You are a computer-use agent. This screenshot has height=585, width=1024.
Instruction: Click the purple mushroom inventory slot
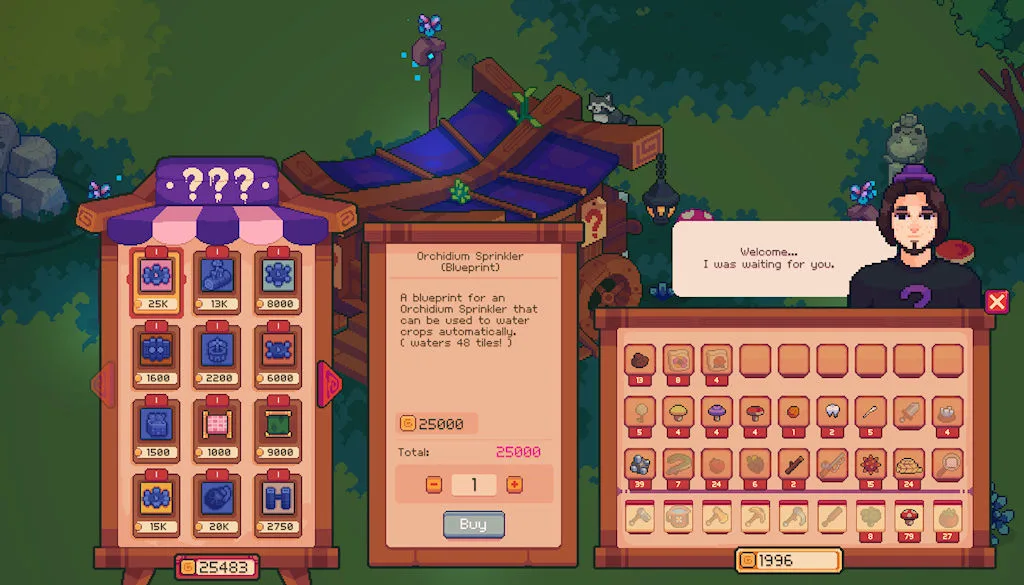[x=716, y=411]
